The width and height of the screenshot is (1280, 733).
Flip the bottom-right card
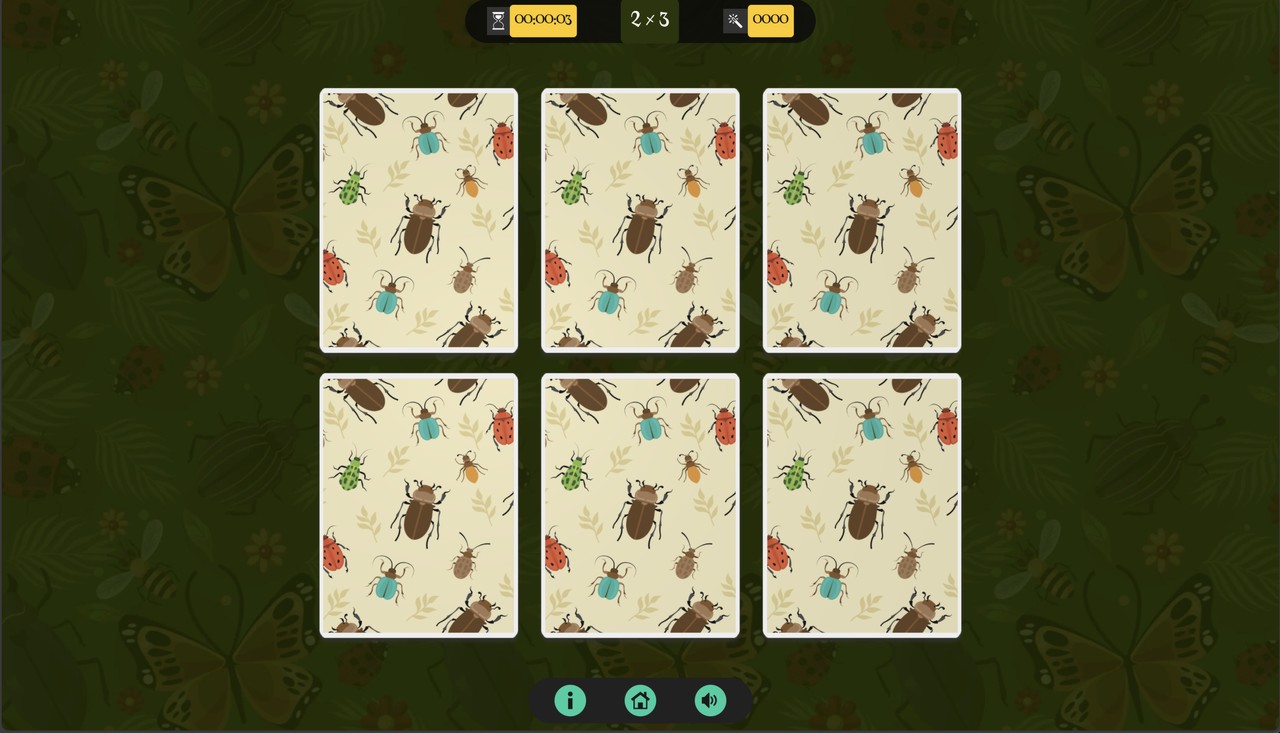[x=862, y=505]
